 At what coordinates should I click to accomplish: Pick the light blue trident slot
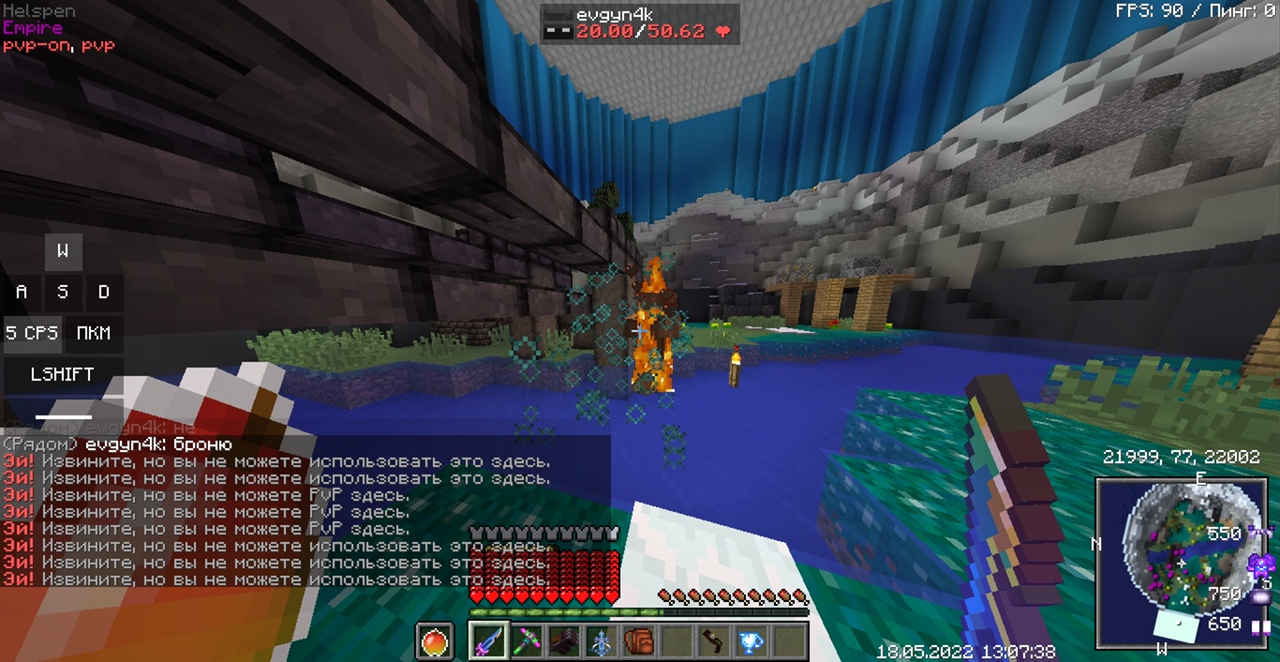601,641
